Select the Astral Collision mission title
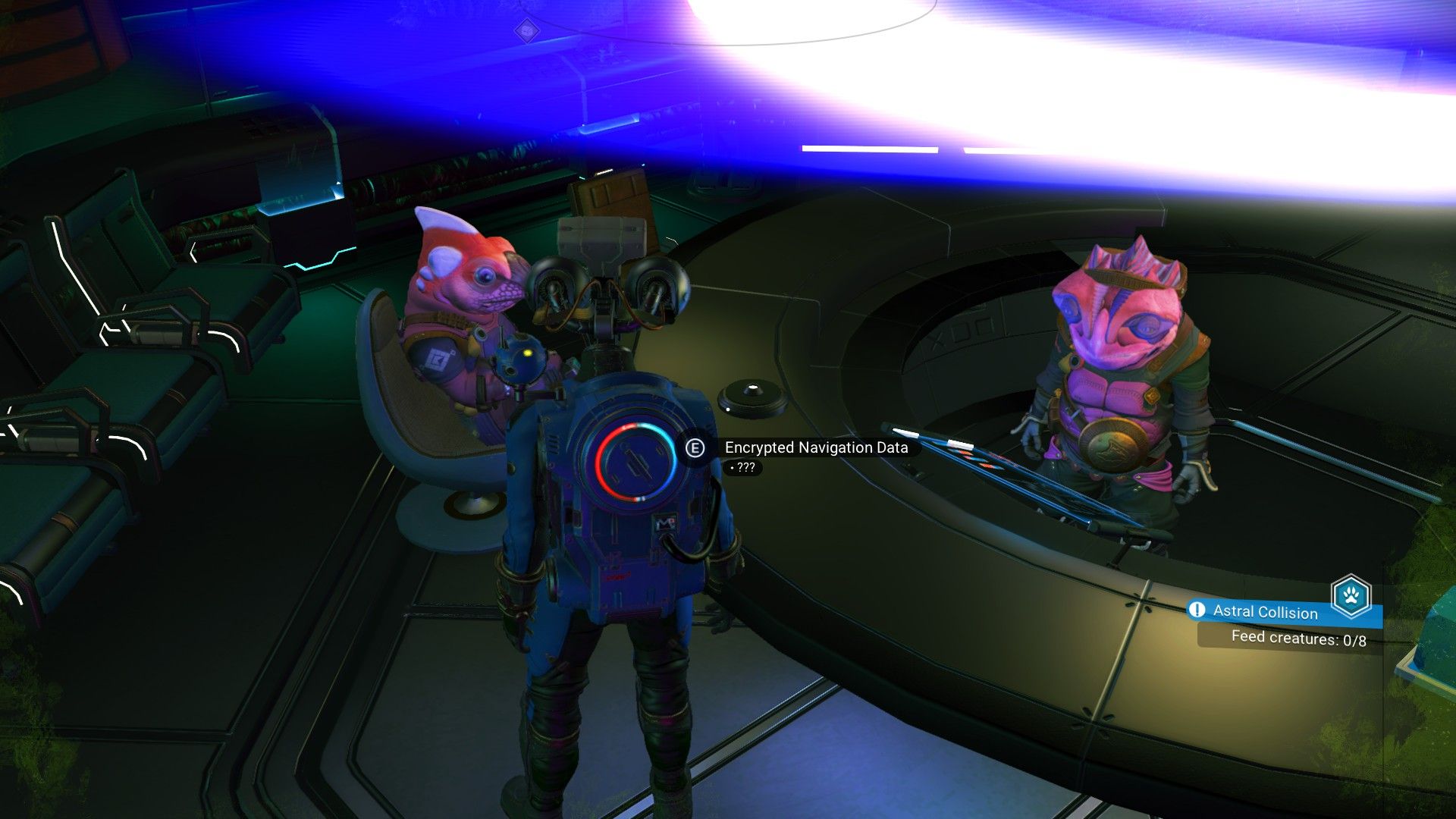 1265,613
